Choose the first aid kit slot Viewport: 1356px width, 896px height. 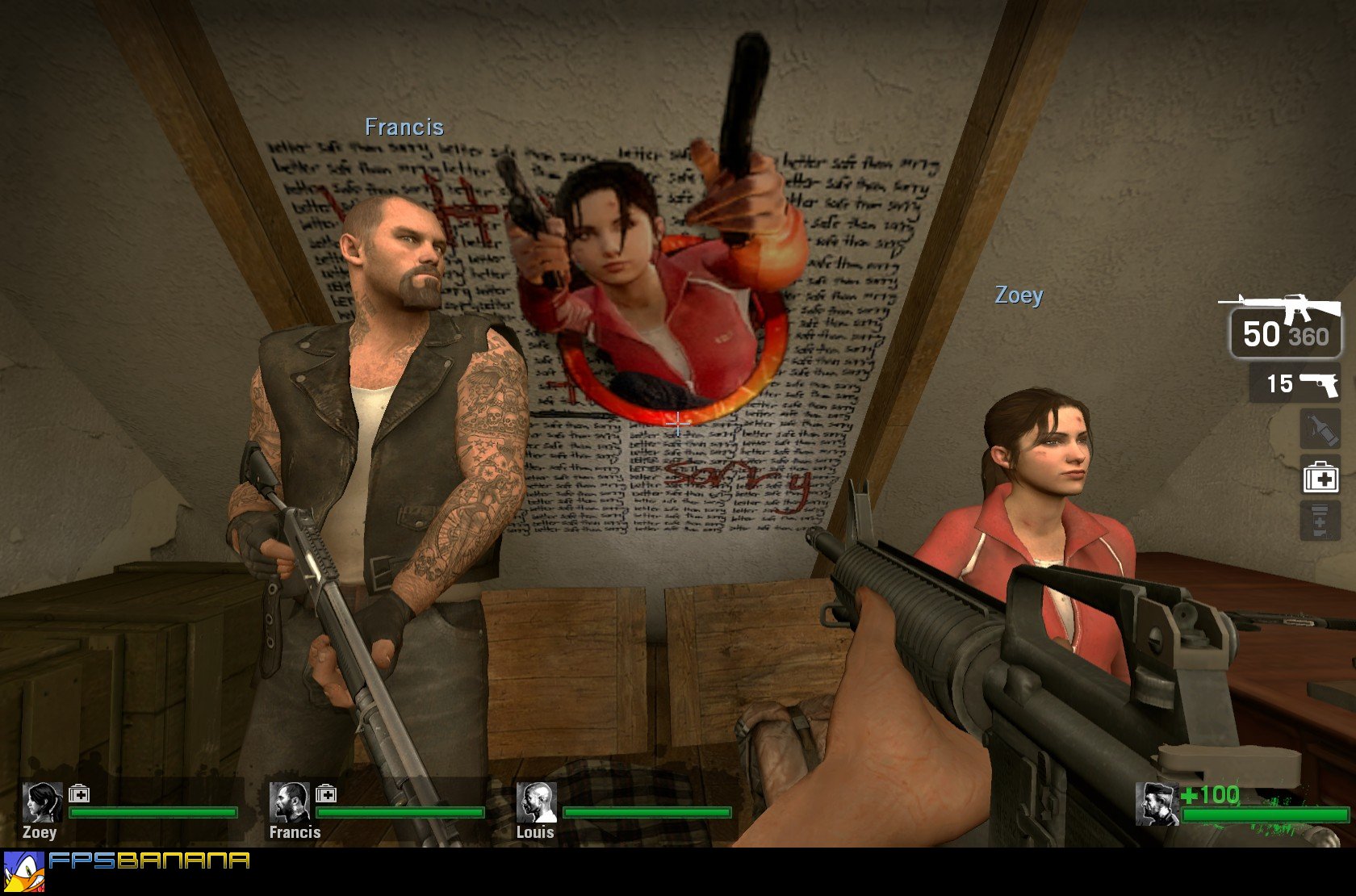1320,477
